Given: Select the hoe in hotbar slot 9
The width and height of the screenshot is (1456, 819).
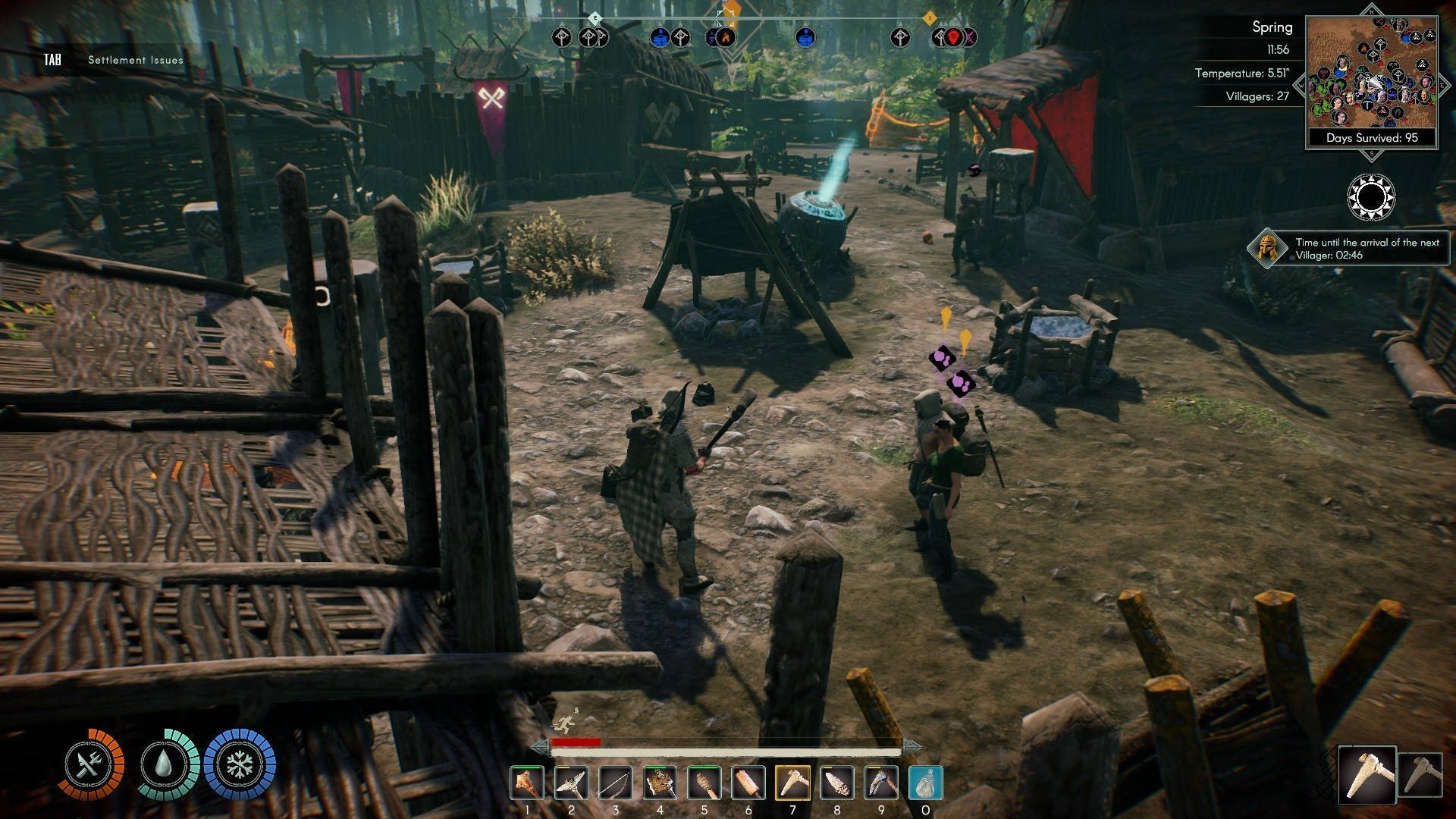Looking at the screenshot, I should click(881, 783).
